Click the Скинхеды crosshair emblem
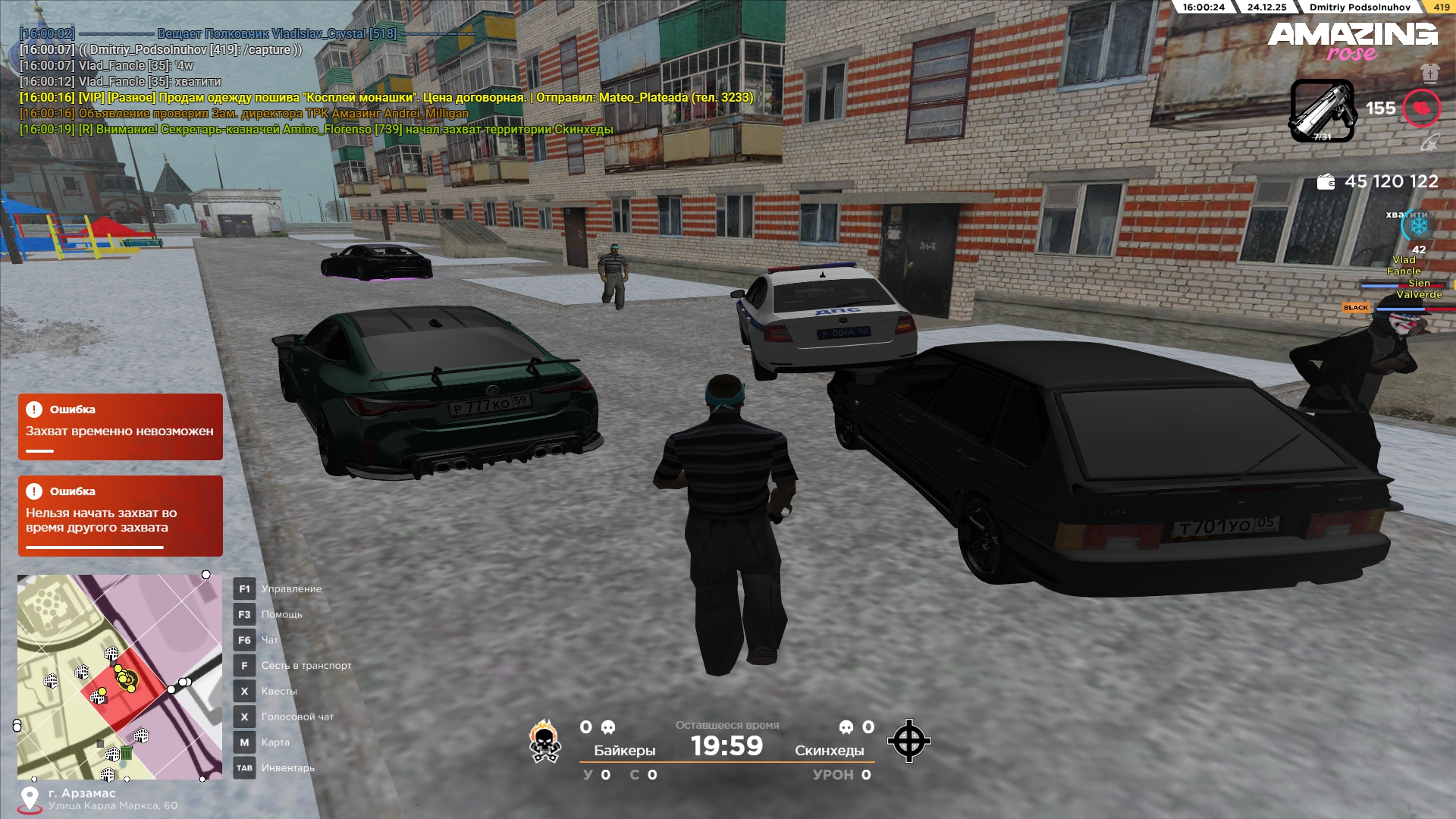This screenshot has width=1456, height=819. pos(908,741)
